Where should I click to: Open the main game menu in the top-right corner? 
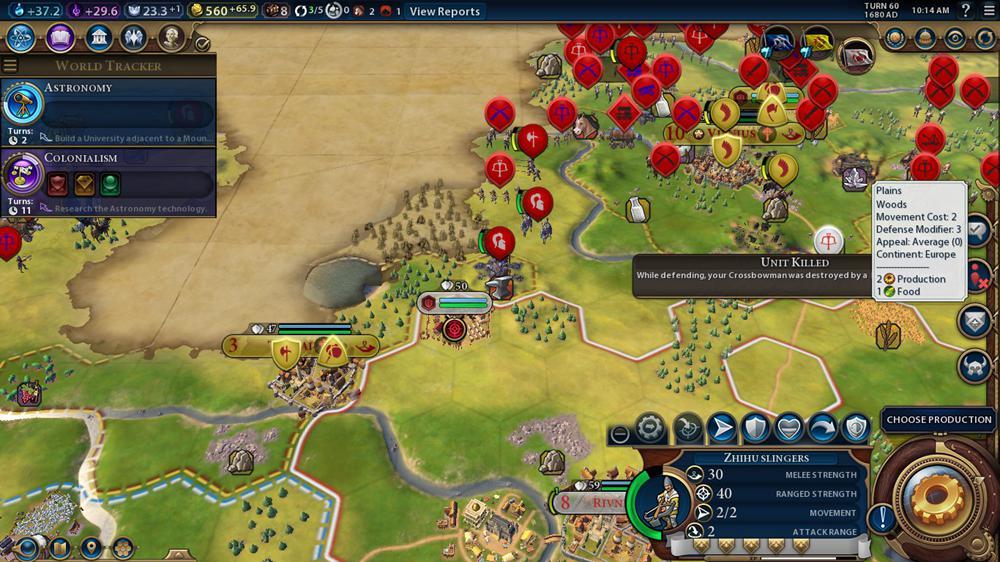point(988,11)
